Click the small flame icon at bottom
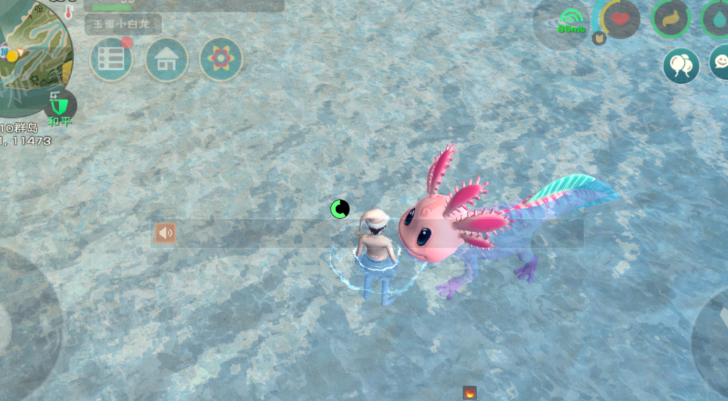 [469, 393]
